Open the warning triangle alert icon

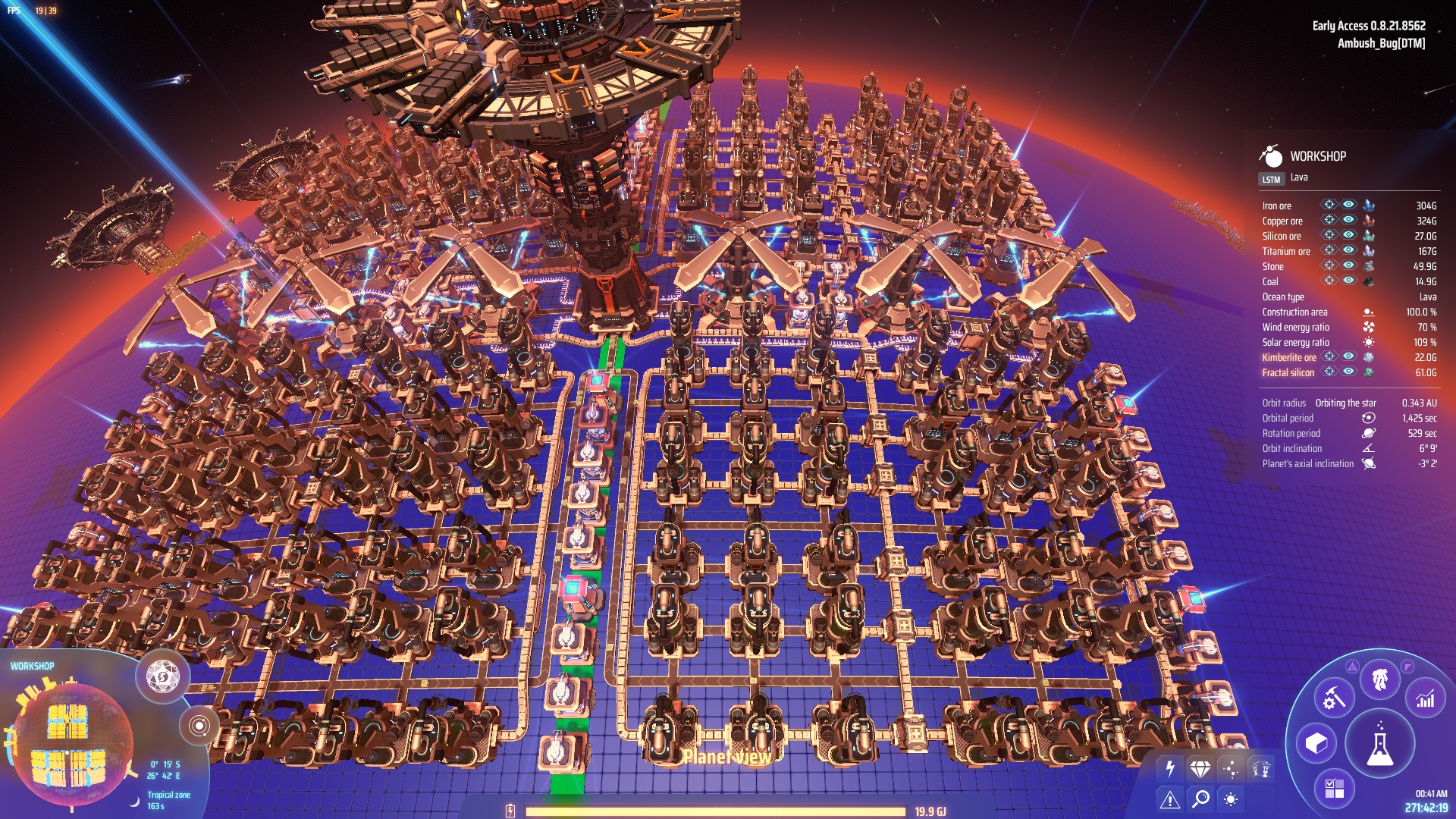(1170, 800)
